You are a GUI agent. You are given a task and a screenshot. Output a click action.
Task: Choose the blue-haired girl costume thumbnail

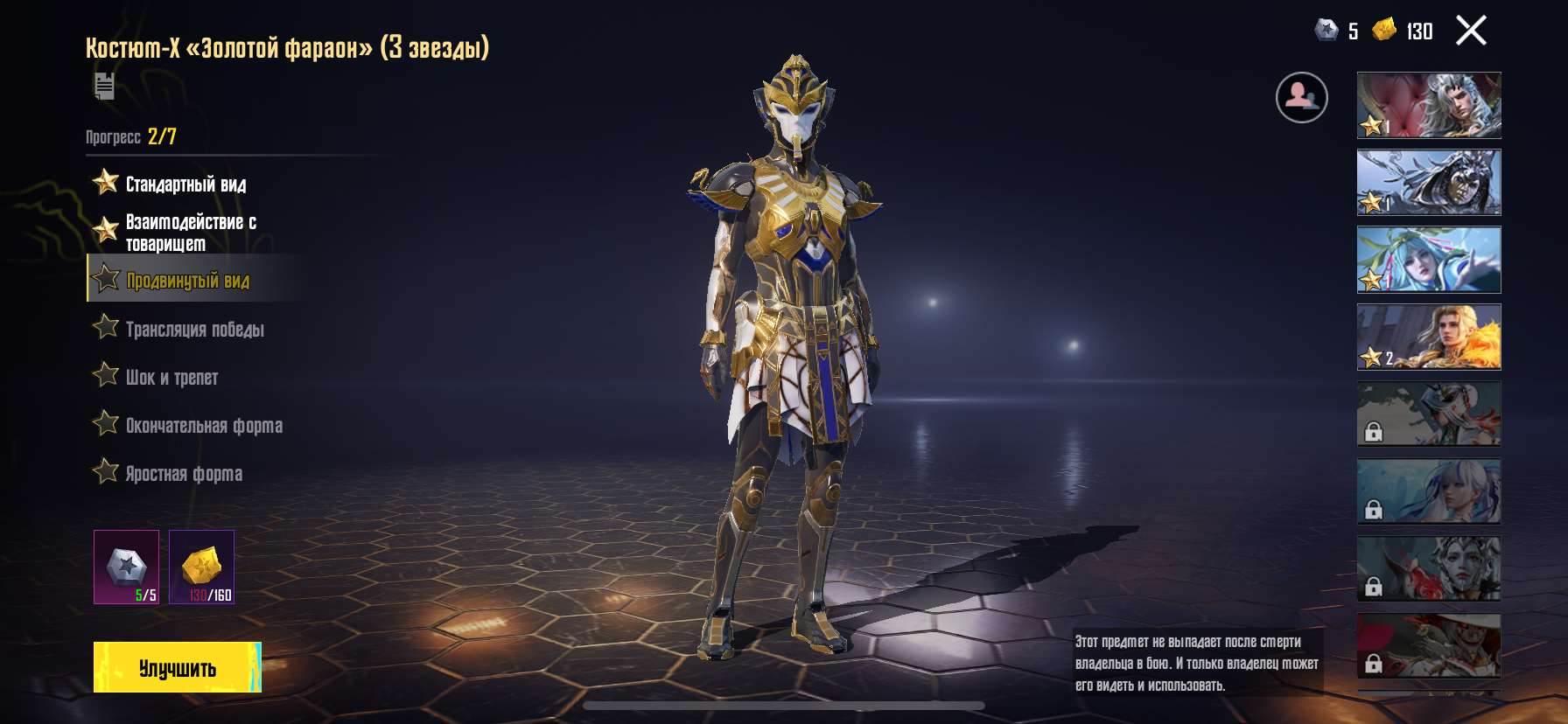pyautogui.click(x=1428, y=259)
